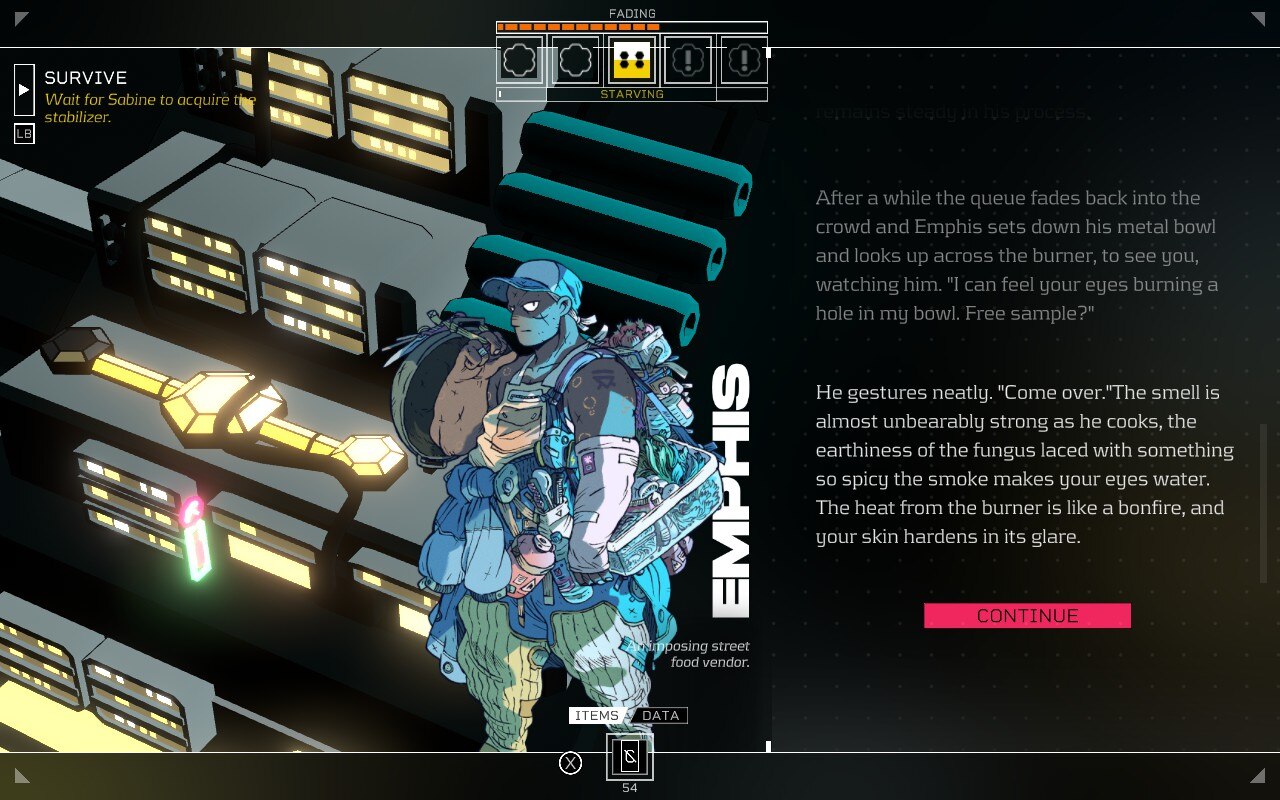Click the dialogue text scrollbar

tap(1263, 502)
